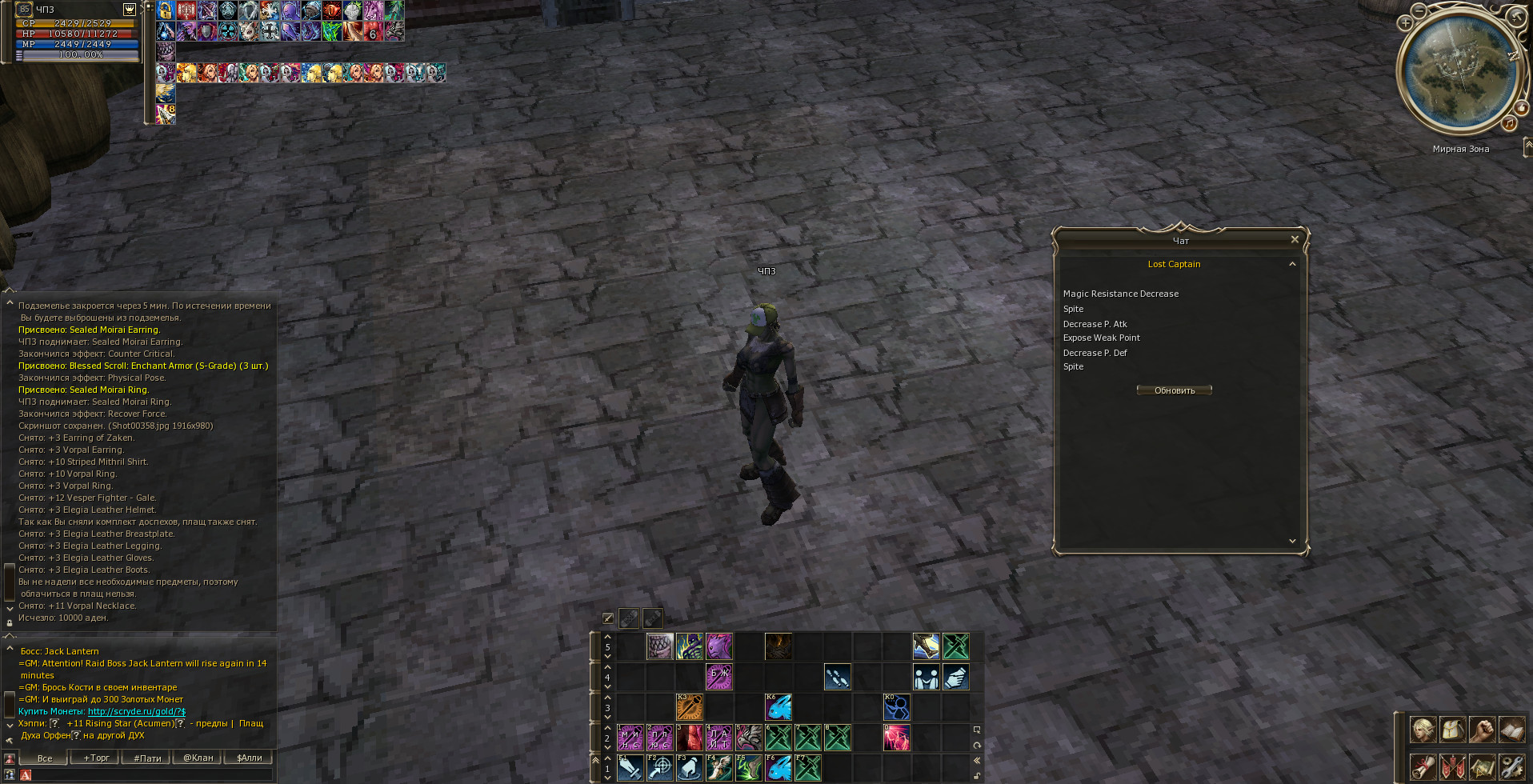Select the $Алли chat tab
The height and width of the screenshot is (784, 1533).
[249, 758]
